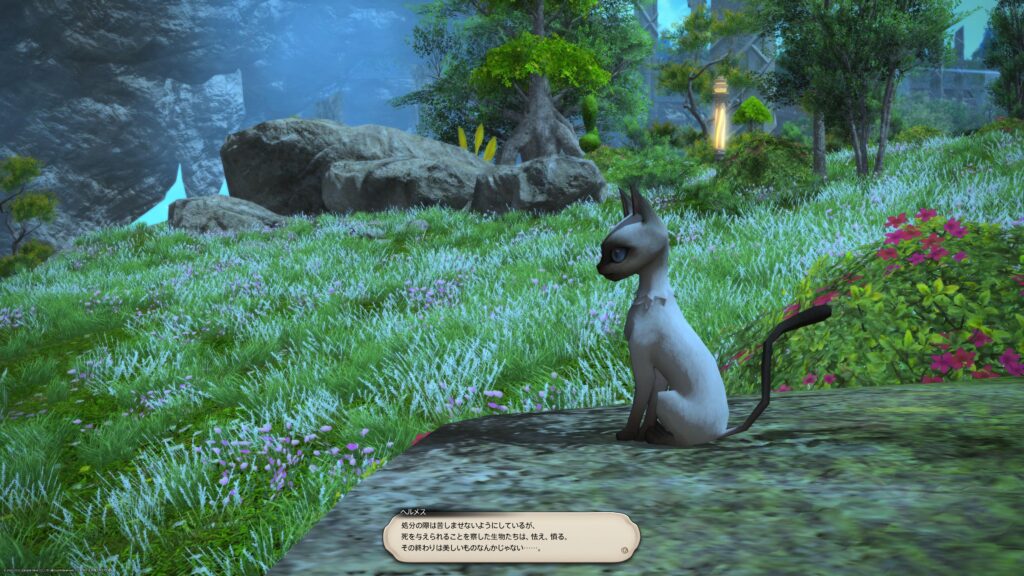Click the dialogue advance icon in Hermes's text box
Viewport: 1024px width, 576px height.
click(625, 549)
